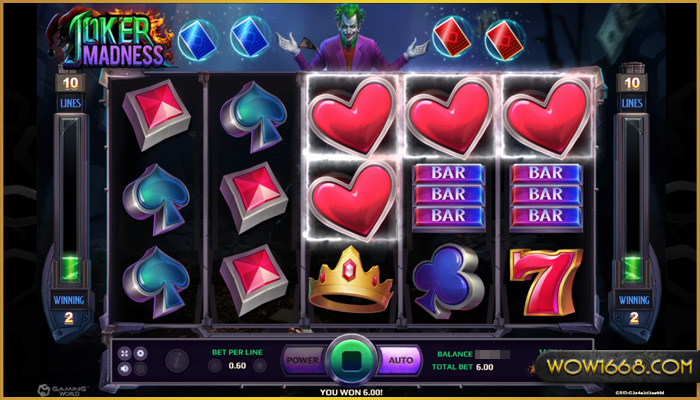Activate the POWER spin button

coord(301,358)
